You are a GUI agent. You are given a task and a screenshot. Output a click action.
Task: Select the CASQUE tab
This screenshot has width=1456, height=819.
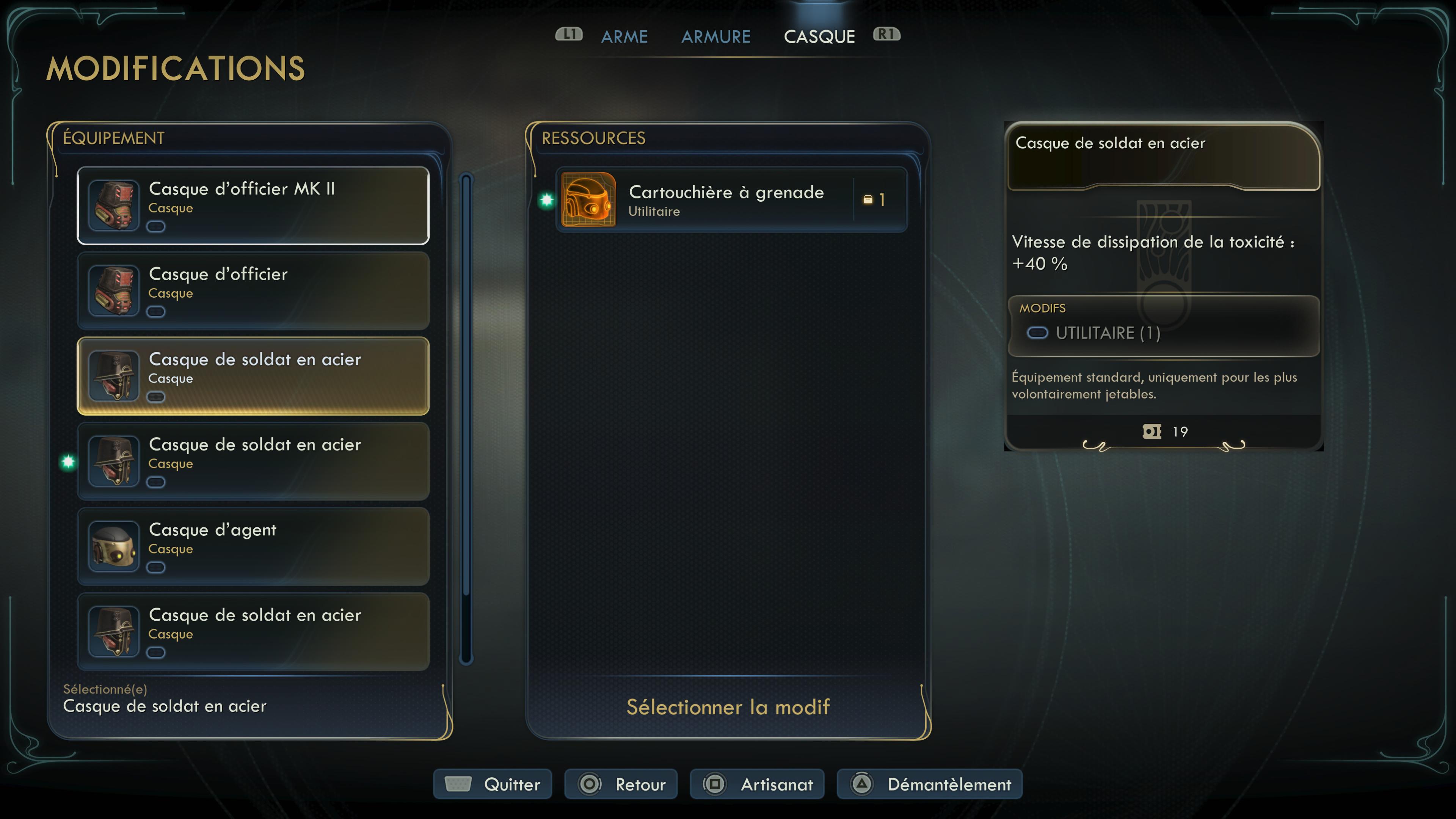(819, 37)
